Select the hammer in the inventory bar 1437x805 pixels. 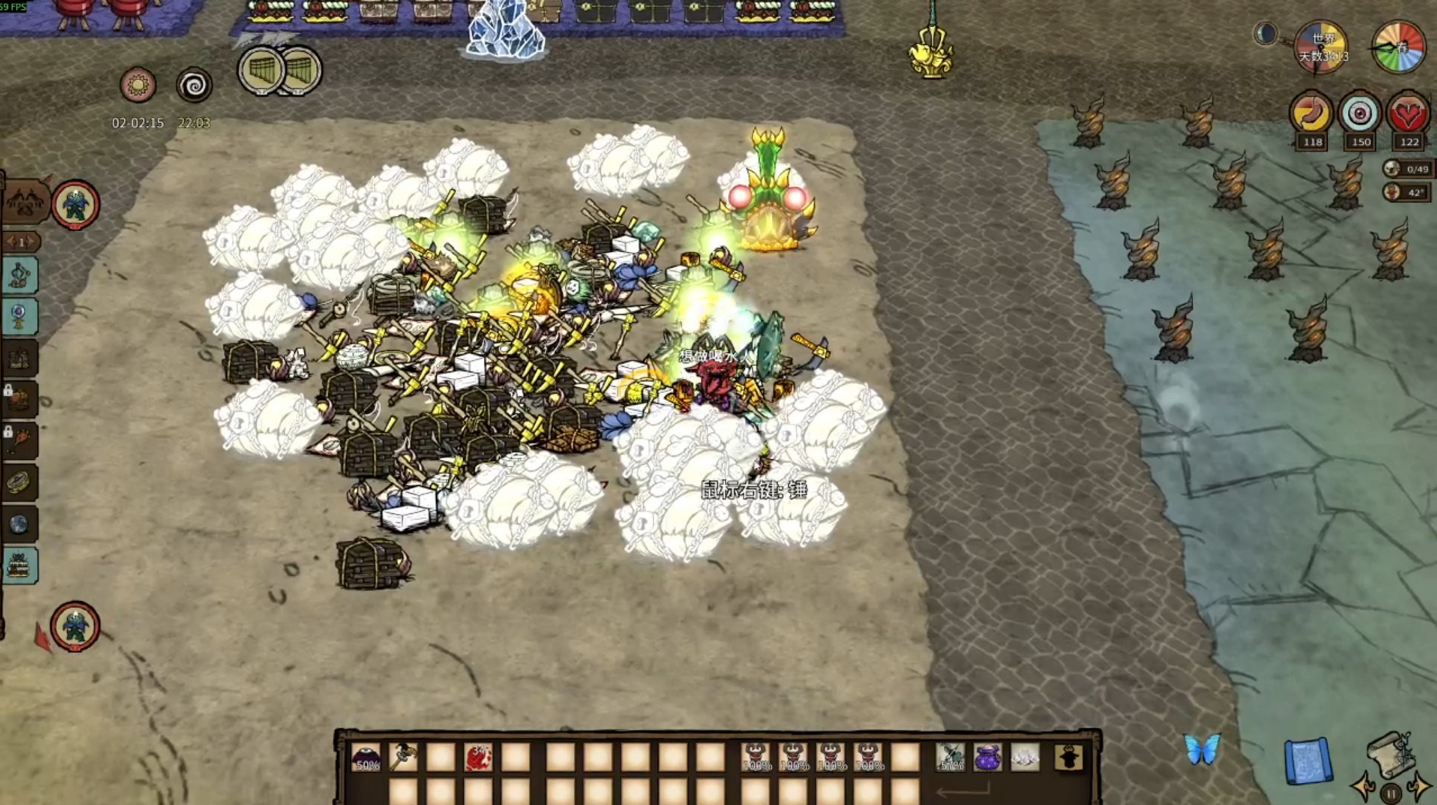pos(403,757)
